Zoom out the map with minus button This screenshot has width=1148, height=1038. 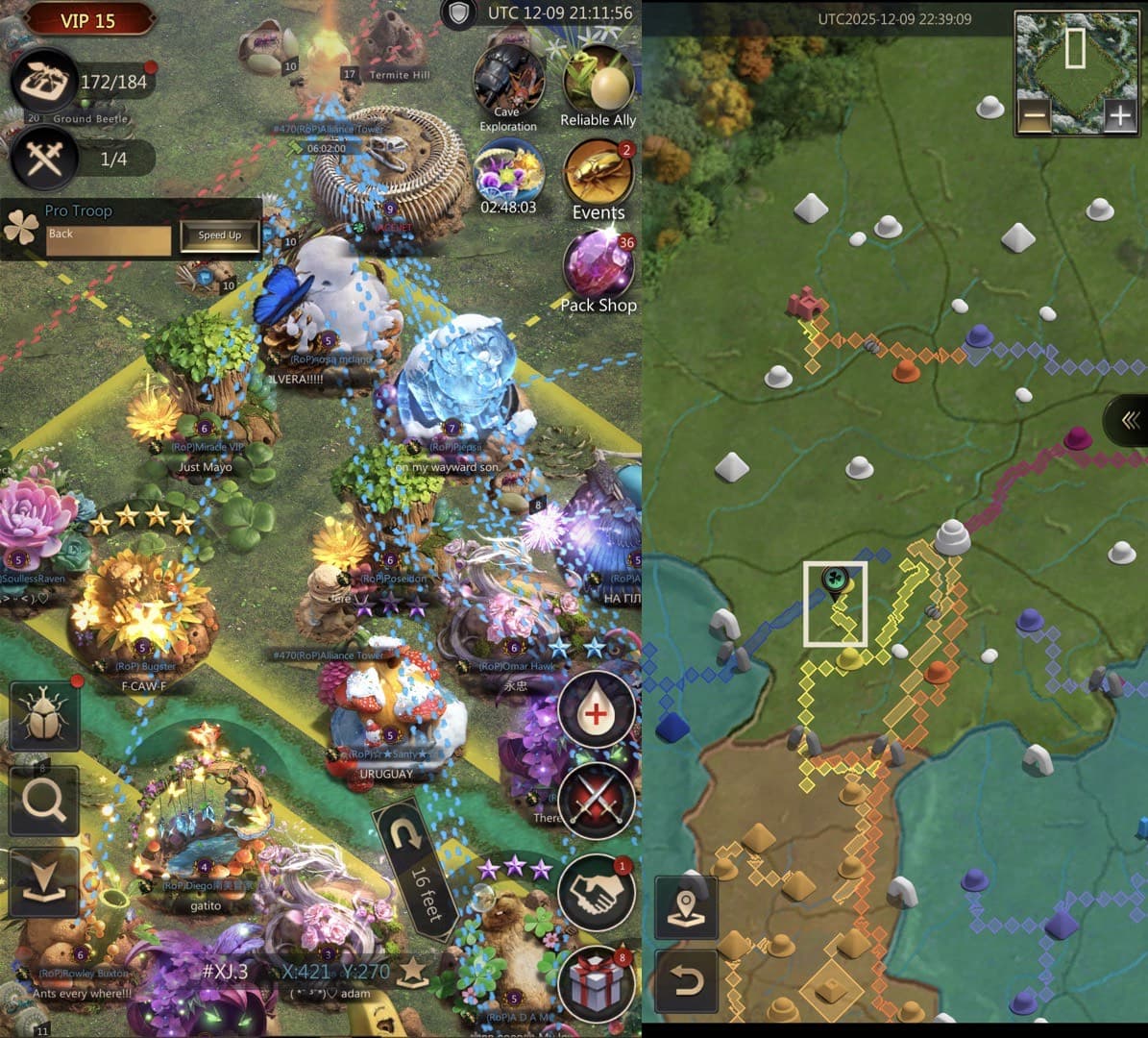(x=1035, y=117)
